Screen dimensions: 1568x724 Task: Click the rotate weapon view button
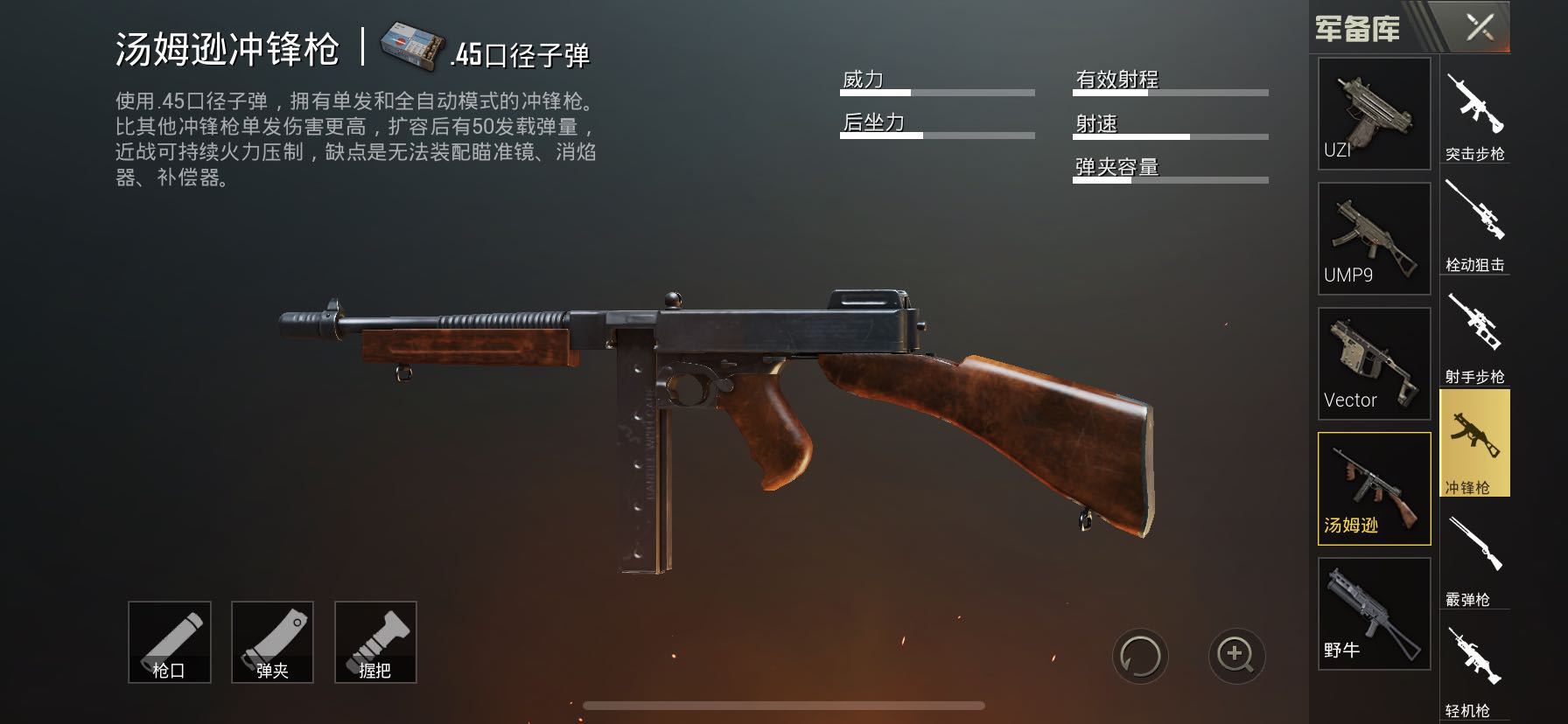(1140, 656)
